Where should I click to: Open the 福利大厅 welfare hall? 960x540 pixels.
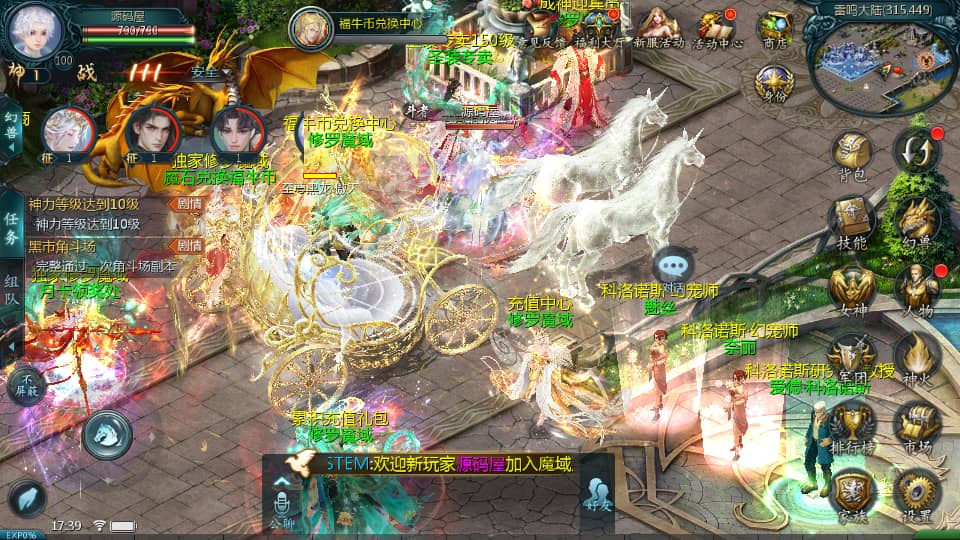[601, 30]
